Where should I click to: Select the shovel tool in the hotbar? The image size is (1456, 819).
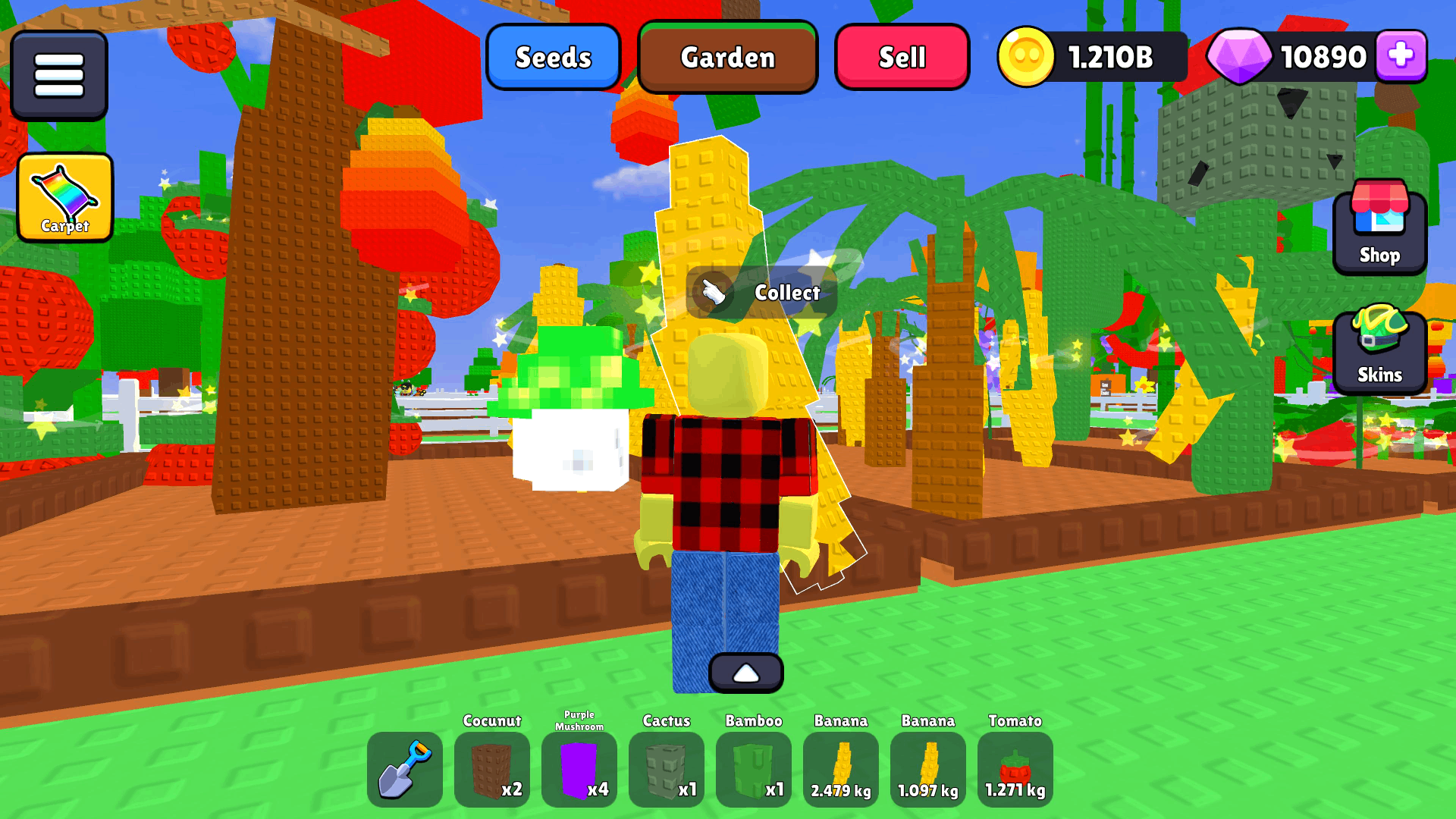tap(405, 769)
